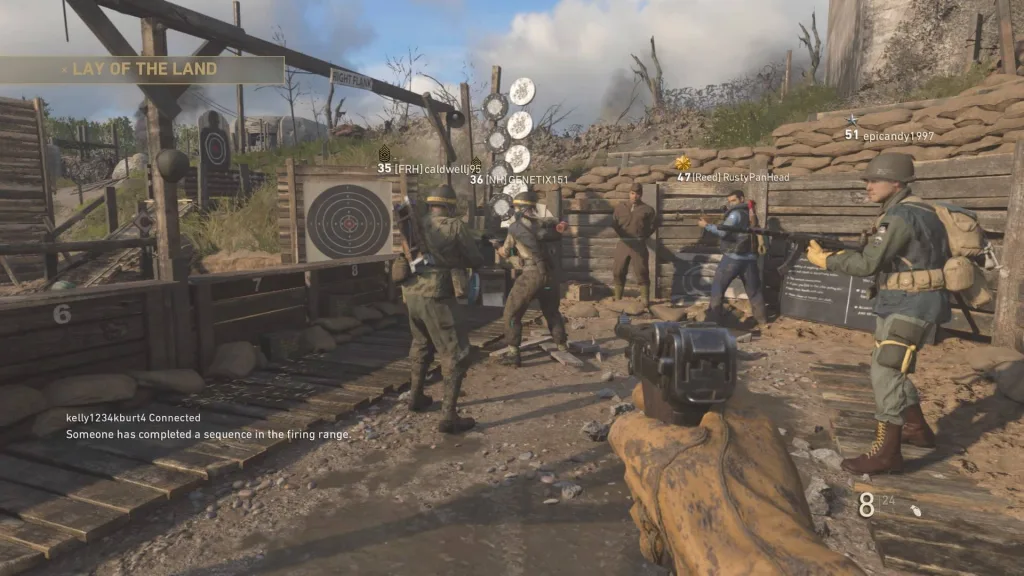1024x576 pixels.
Task: Click the firing range sequence feed message
Action: pos(208,434)
